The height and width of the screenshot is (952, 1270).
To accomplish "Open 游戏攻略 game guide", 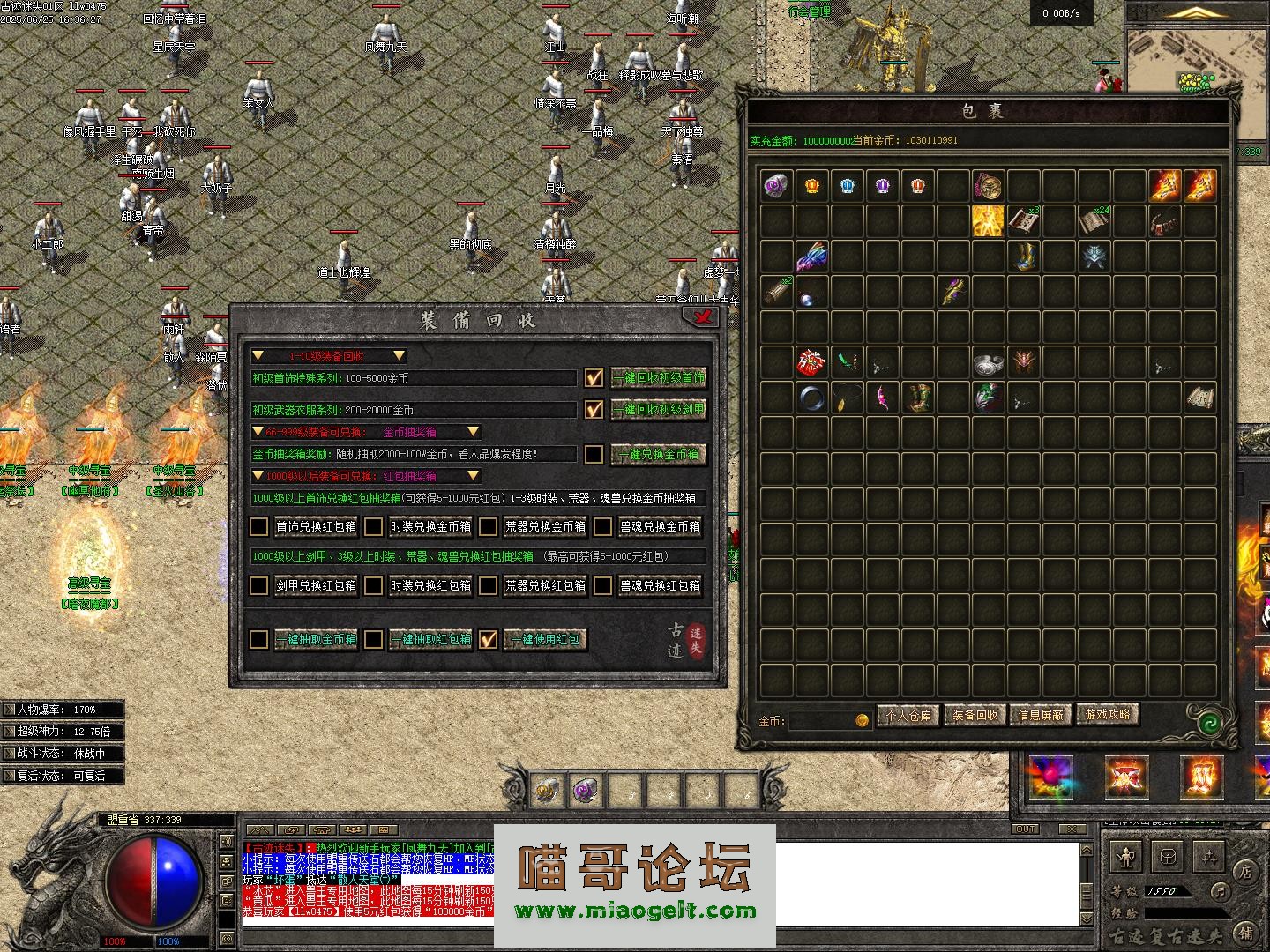I will point(1108,715).
